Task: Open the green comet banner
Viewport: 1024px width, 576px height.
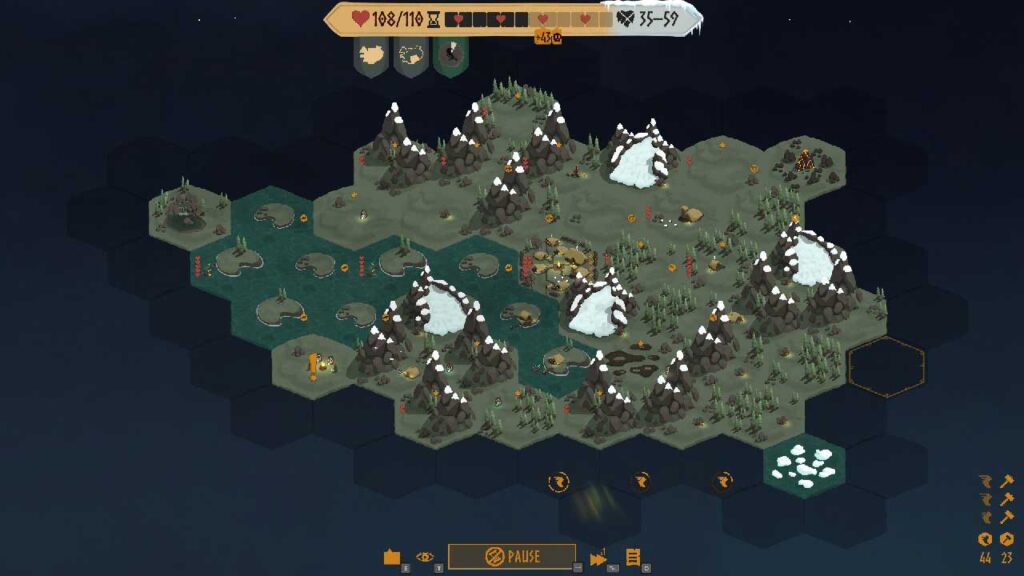Action: pyautogui.click(x=450, y=55)
